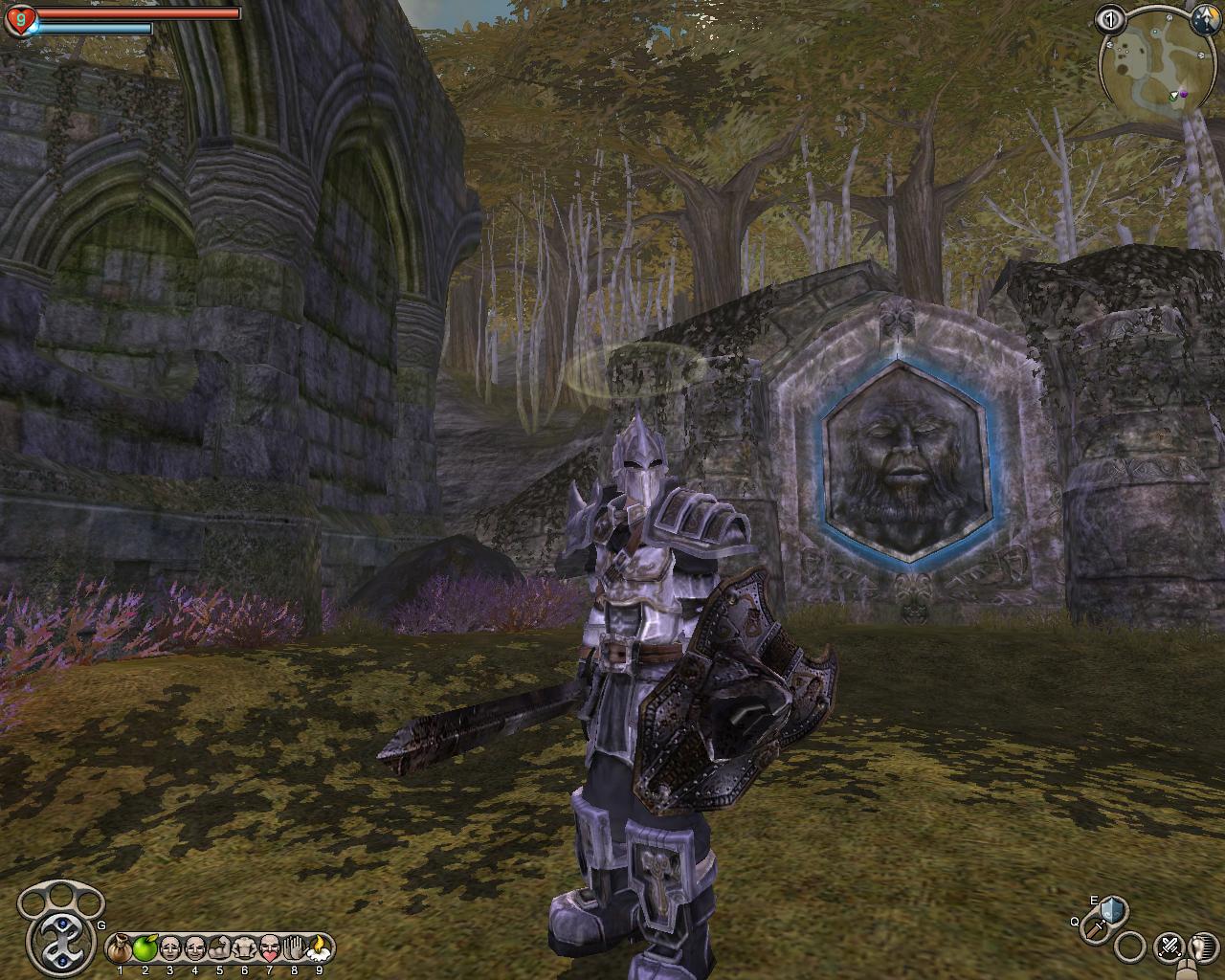This screenshot has width=1225, height=980.
Task: Click the crossed swords combat icon
Action: pyautogui.click(x=1169, y=947)
